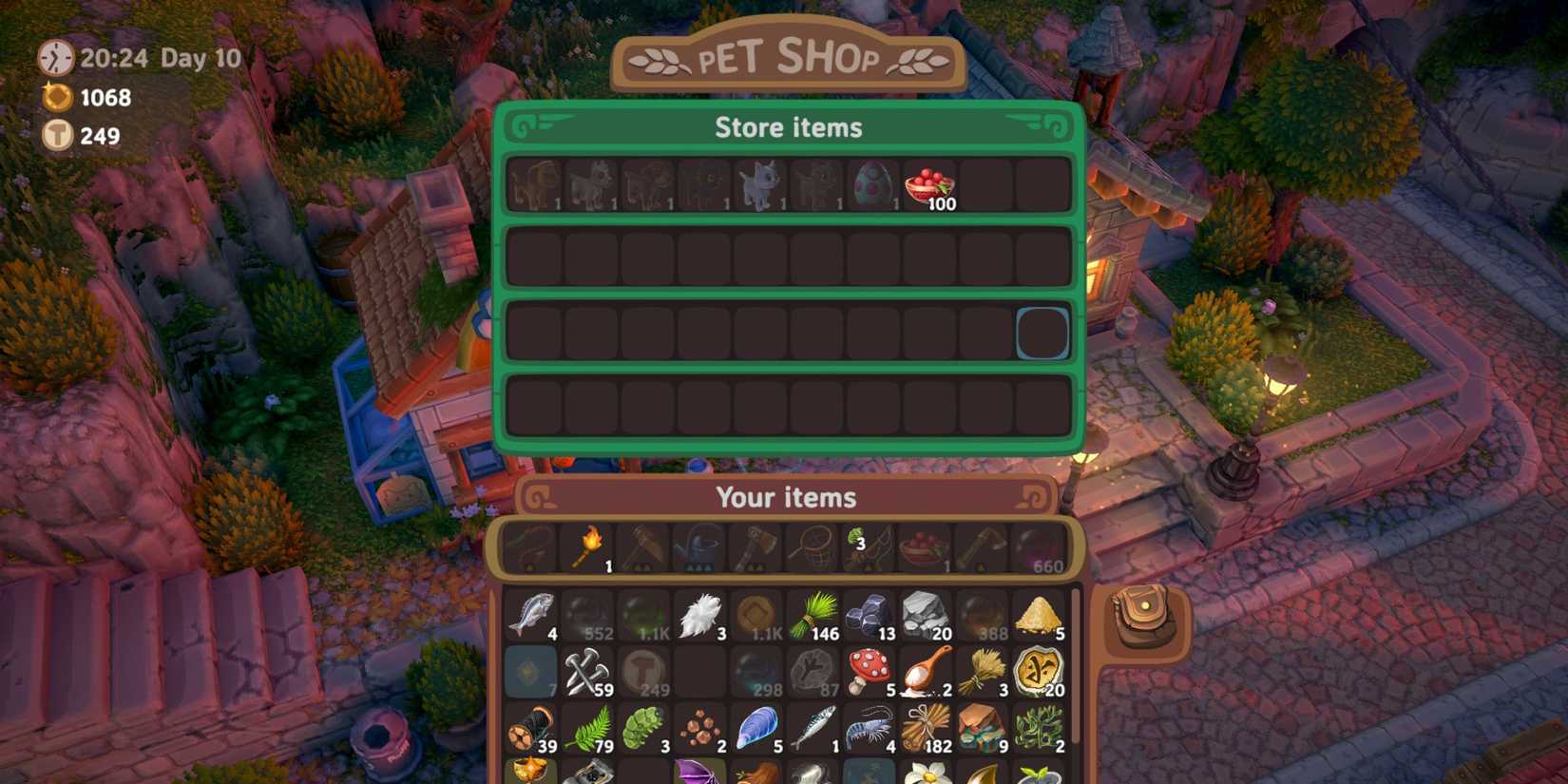Select the torch in your hotbar
The height and width of the screenshot is (784, 1568).
pyautogui.click(x=587, y=545)
